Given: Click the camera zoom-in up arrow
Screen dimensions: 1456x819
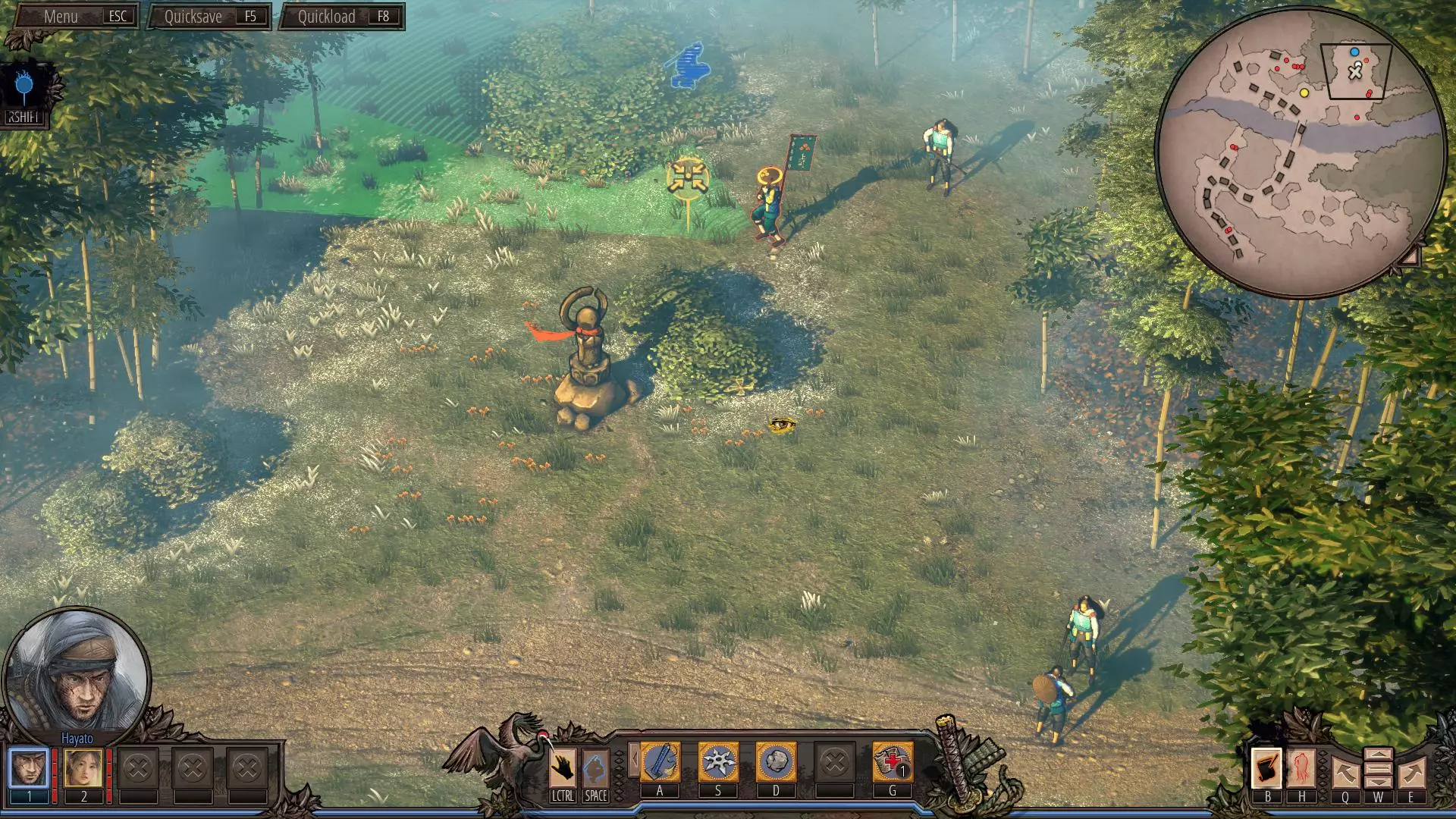Looking at the screenshot, I should pos(1378,755).
